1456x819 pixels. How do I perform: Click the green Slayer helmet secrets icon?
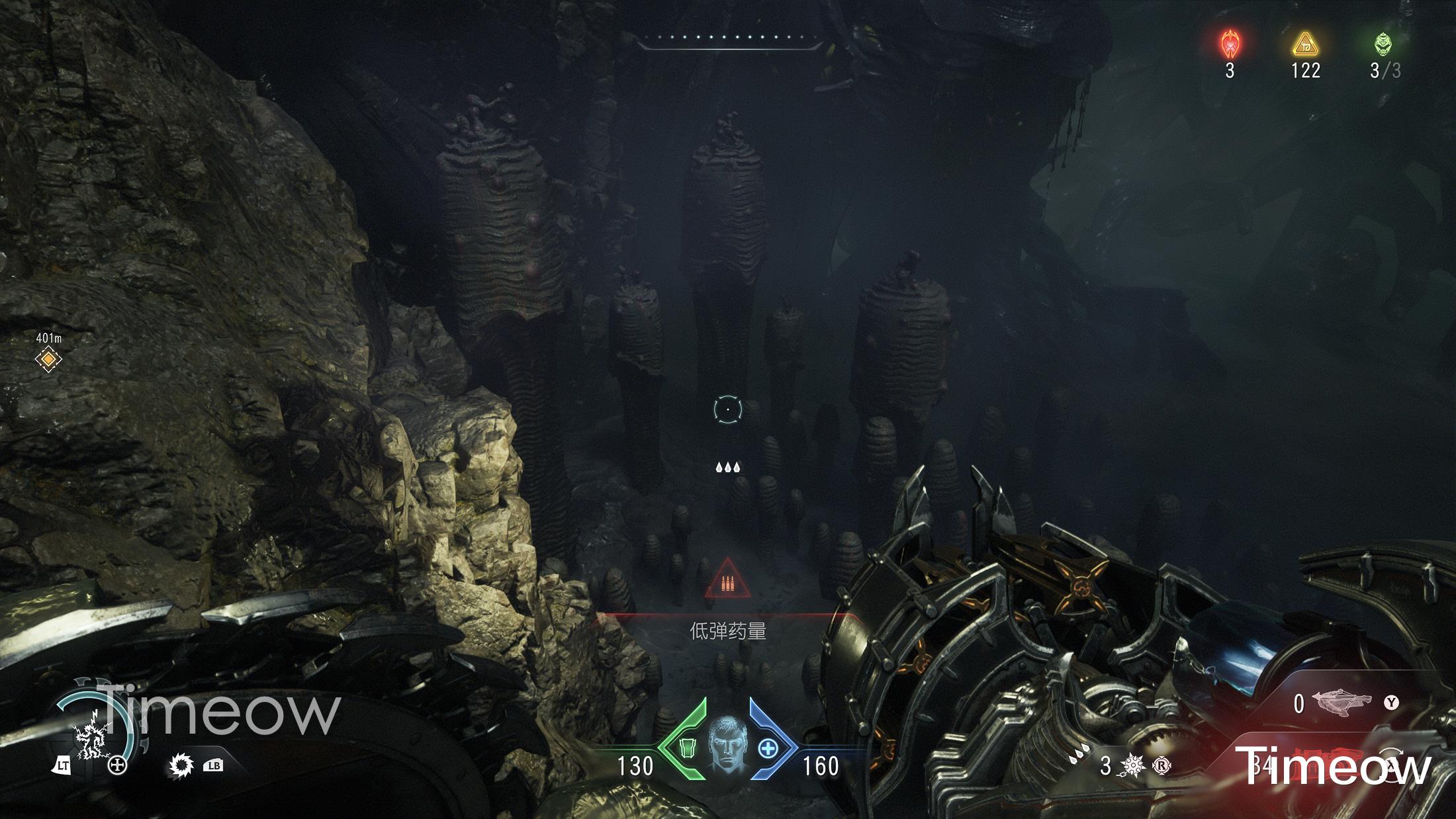(x=1384, y=44)
